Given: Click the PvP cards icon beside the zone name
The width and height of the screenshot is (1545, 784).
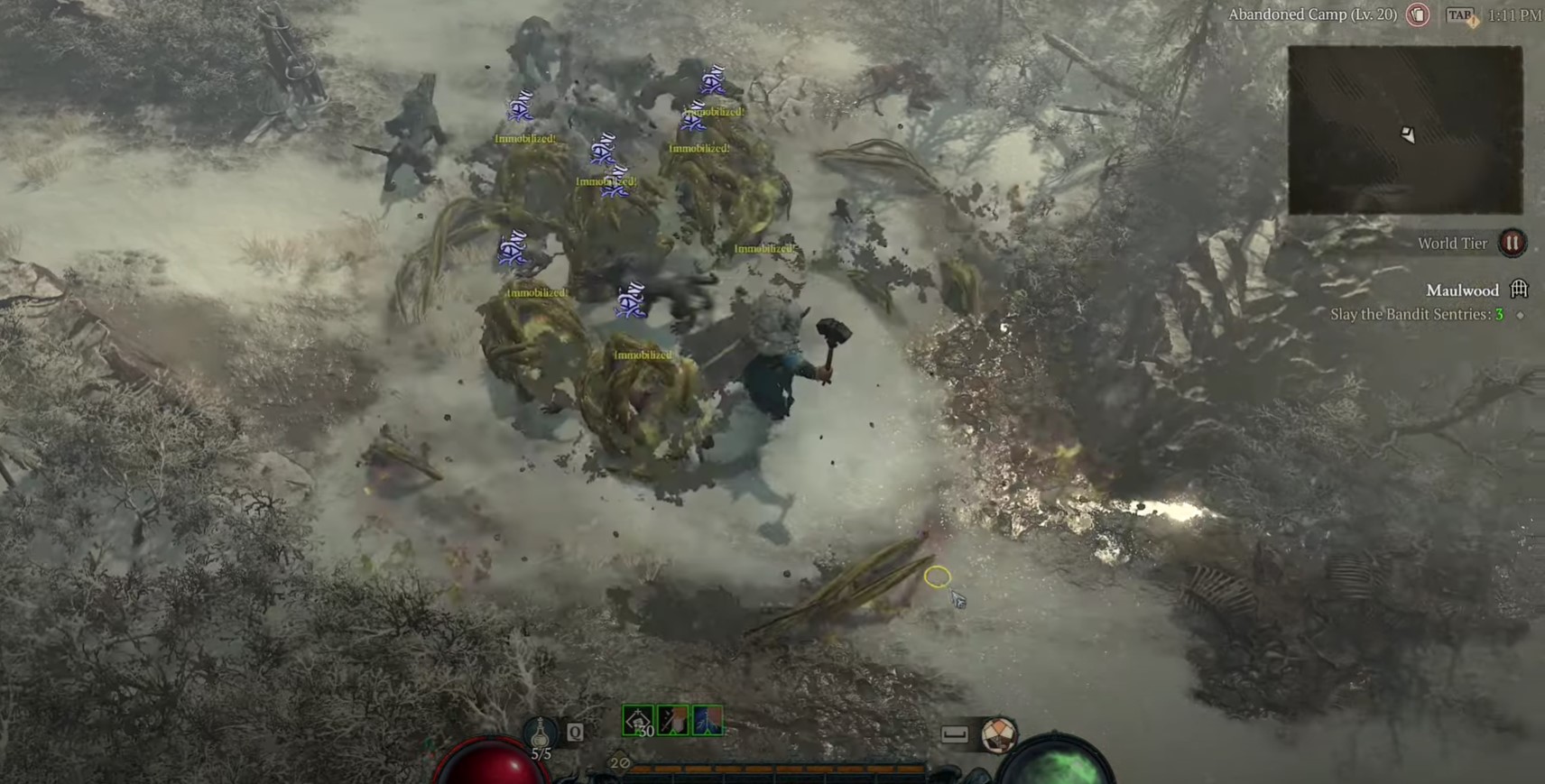Looking at the screenshot, I should (1419, 14).
